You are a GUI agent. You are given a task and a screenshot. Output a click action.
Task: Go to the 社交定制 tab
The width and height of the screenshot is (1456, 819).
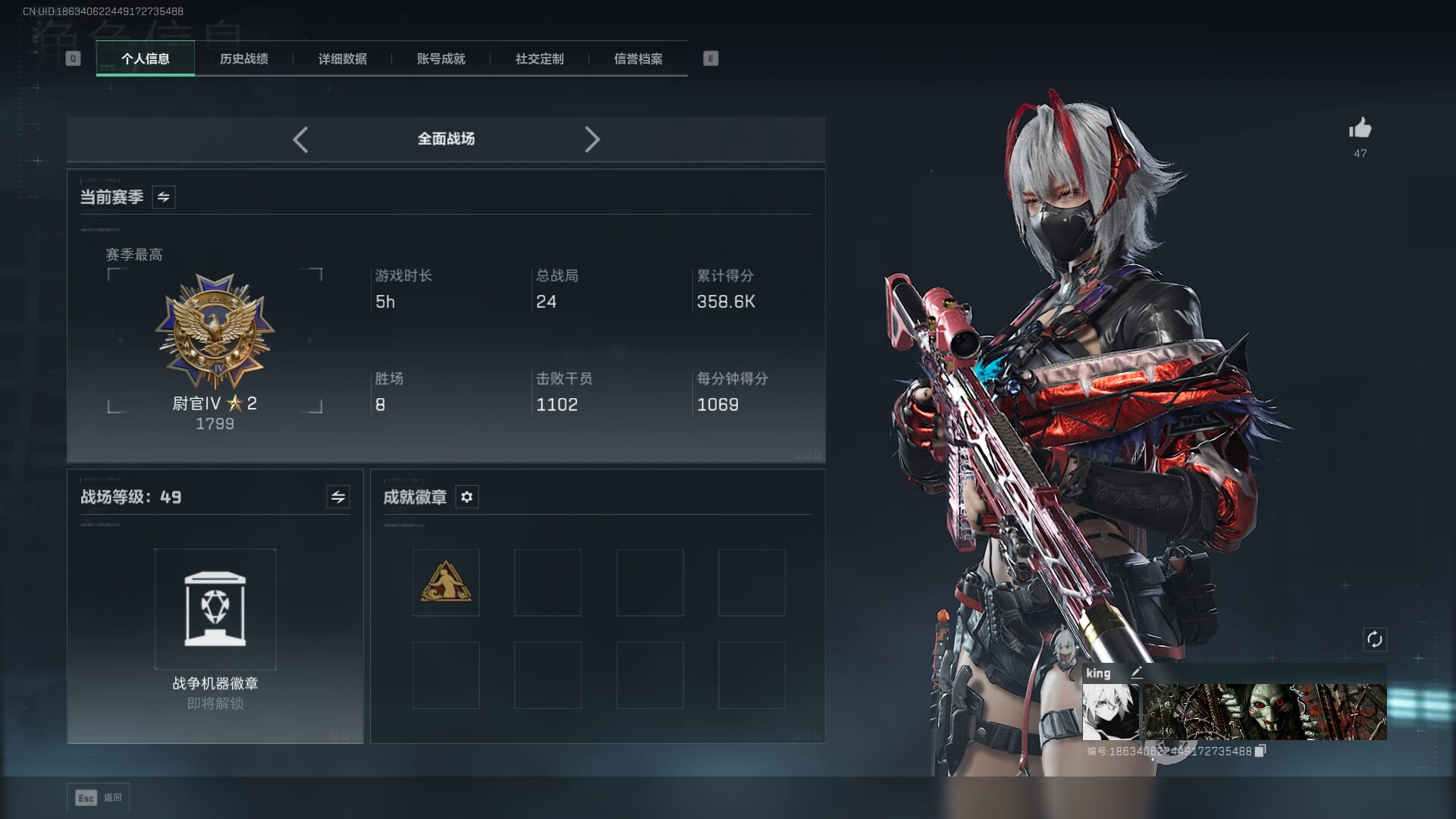pyautogui.click(x=539, y=58)
